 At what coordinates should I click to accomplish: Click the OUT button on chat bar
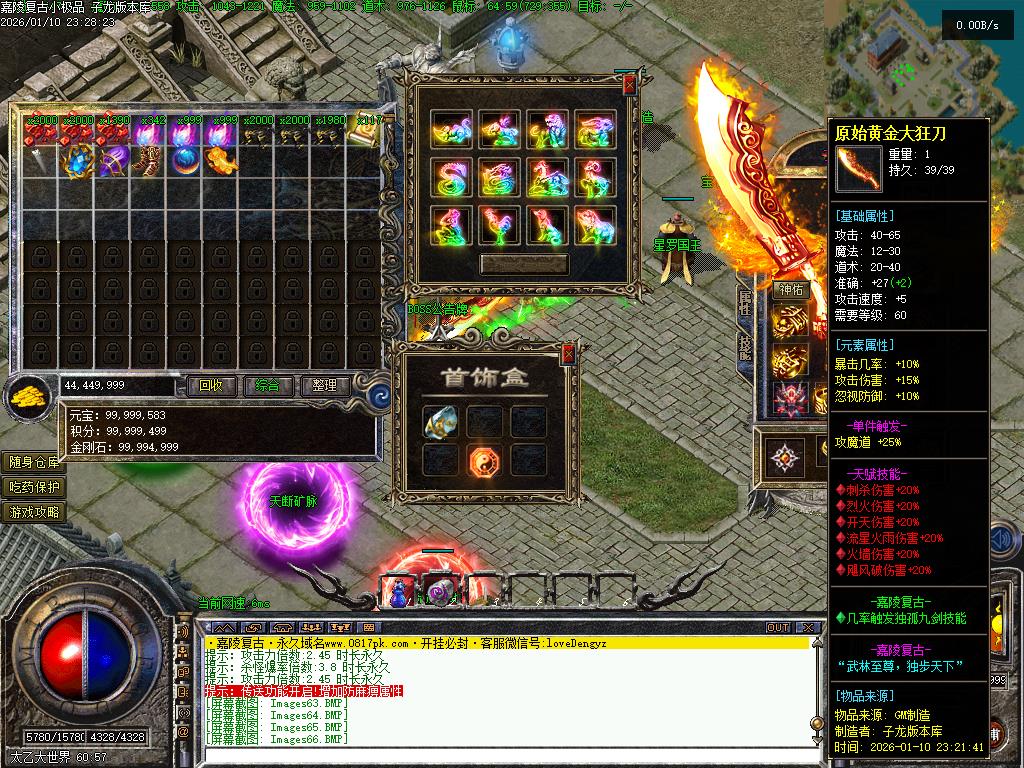point(778,627)
